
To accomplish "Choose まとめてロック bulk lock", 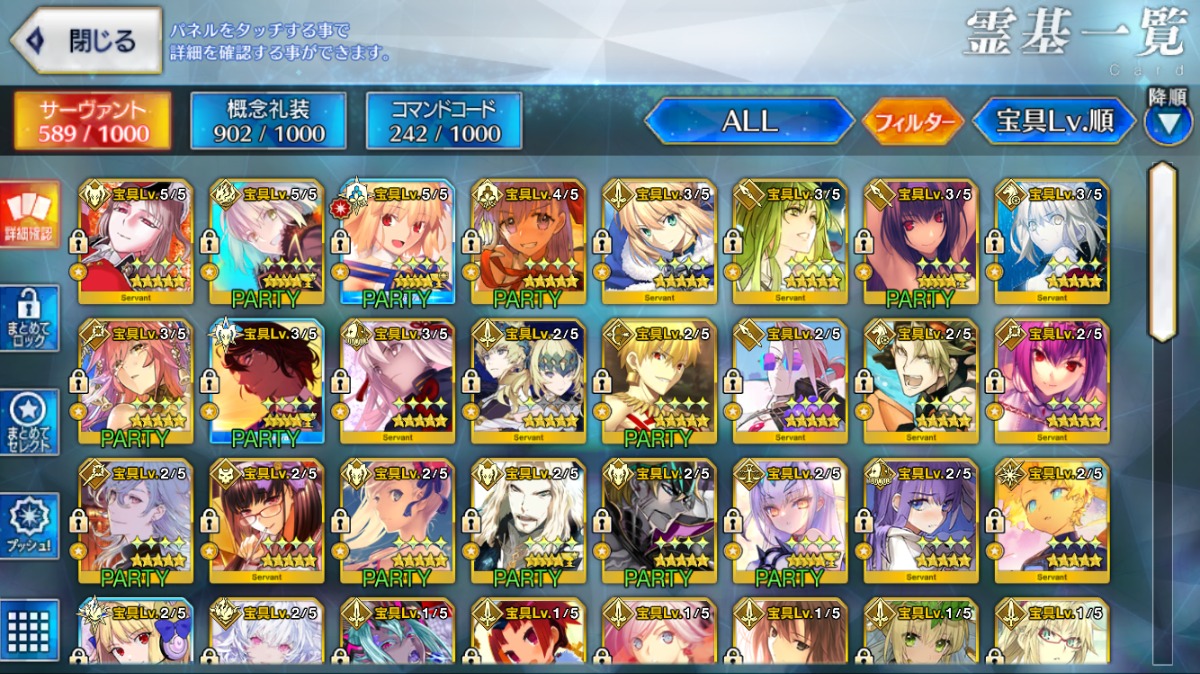I will pyautogui.click(x=30, y=319).
